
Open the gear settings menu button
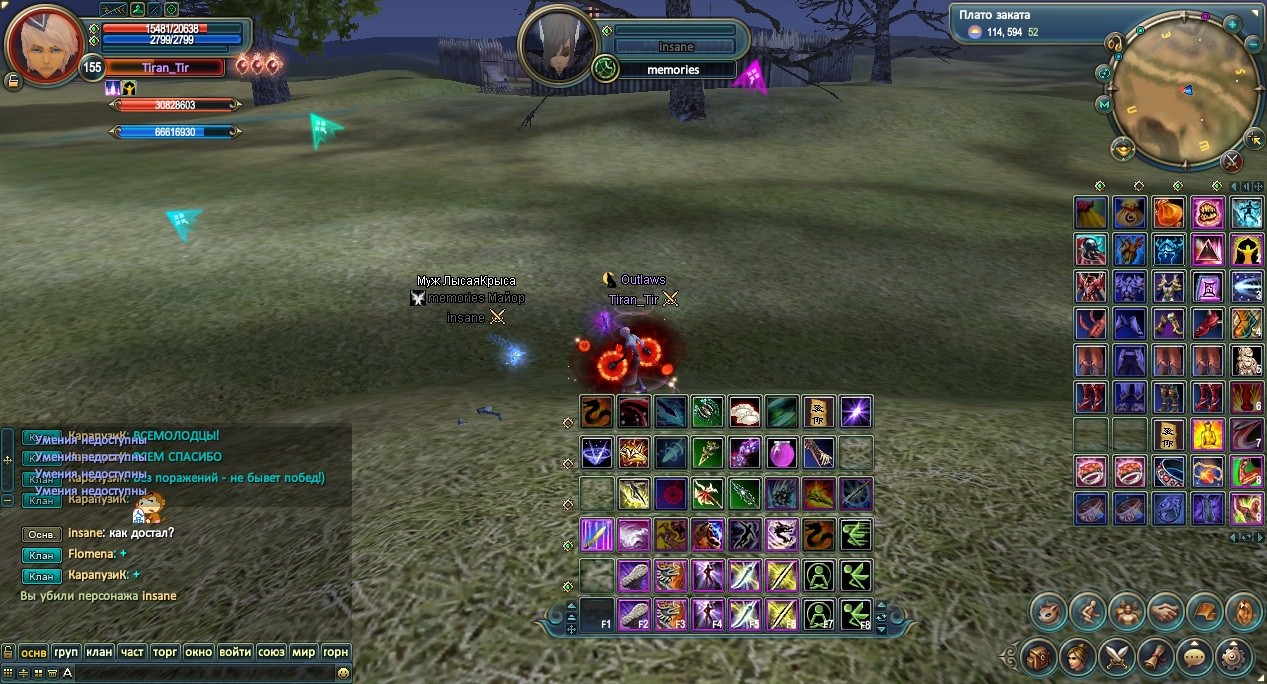pos(1233,657)
